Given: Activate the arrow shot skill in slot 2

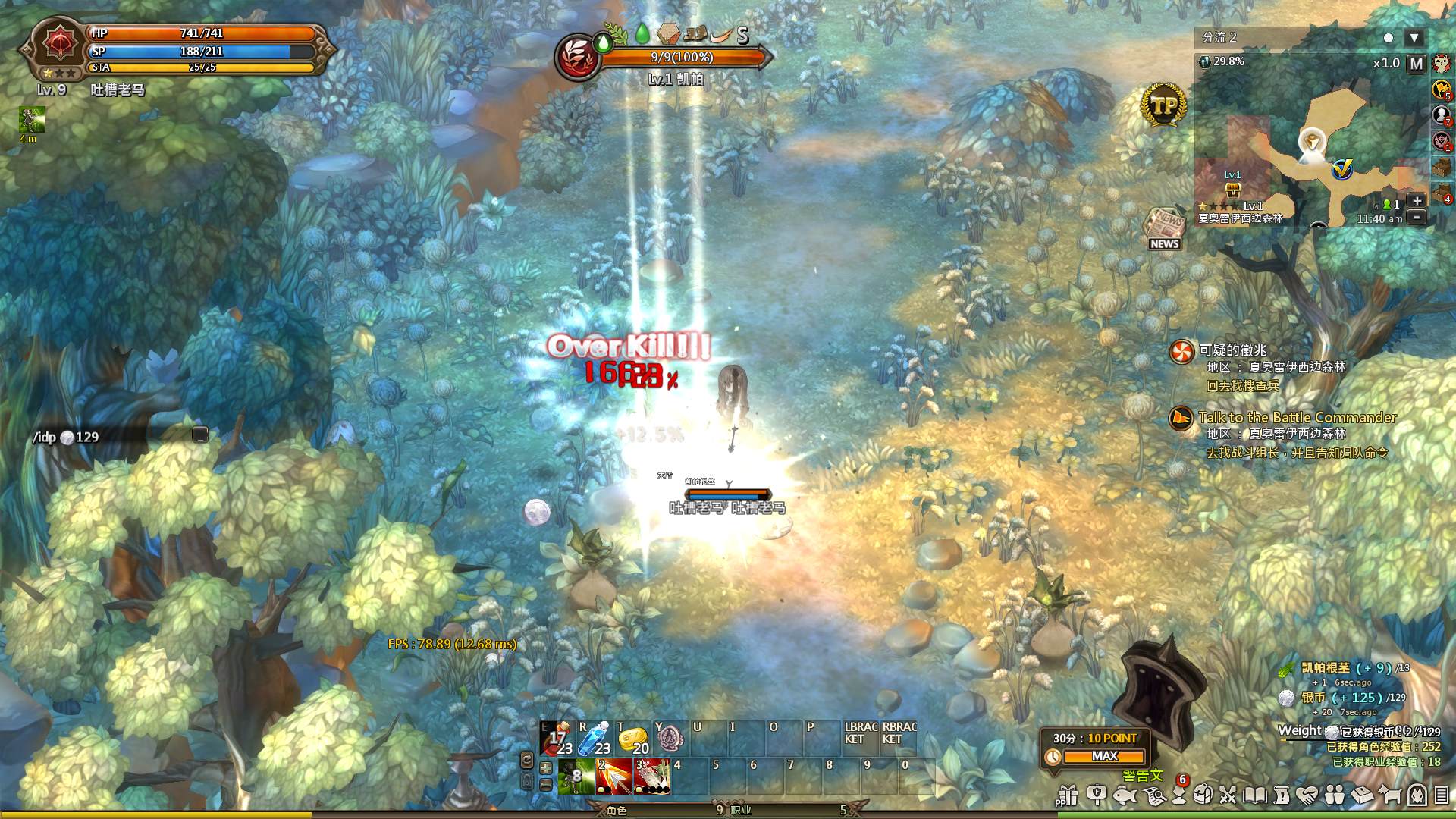Looking at the screenshot, I should 613,777.
